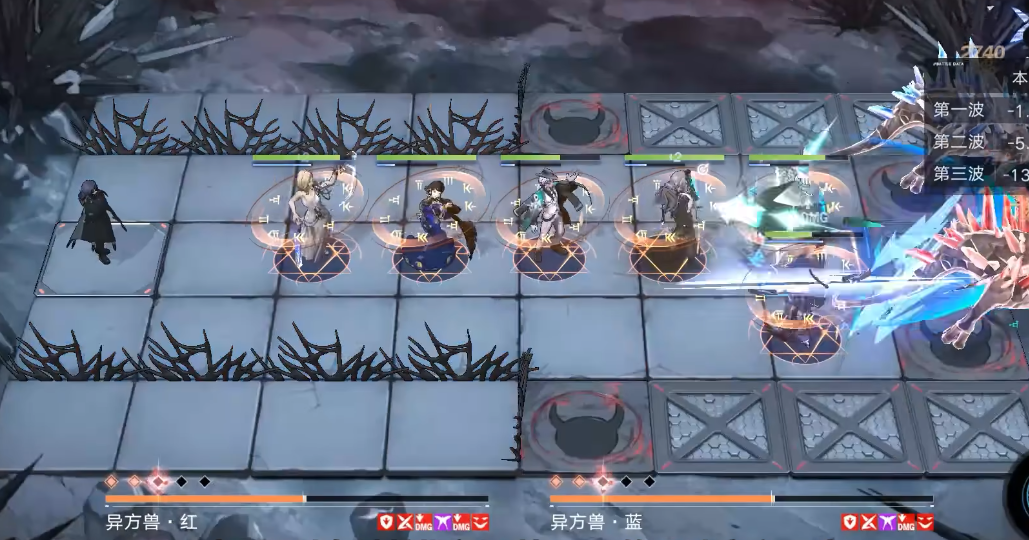This screenshot has width=1029, height=540.
Task: Click the boss name 异方兽·蓝
Action: coord(596,522)
